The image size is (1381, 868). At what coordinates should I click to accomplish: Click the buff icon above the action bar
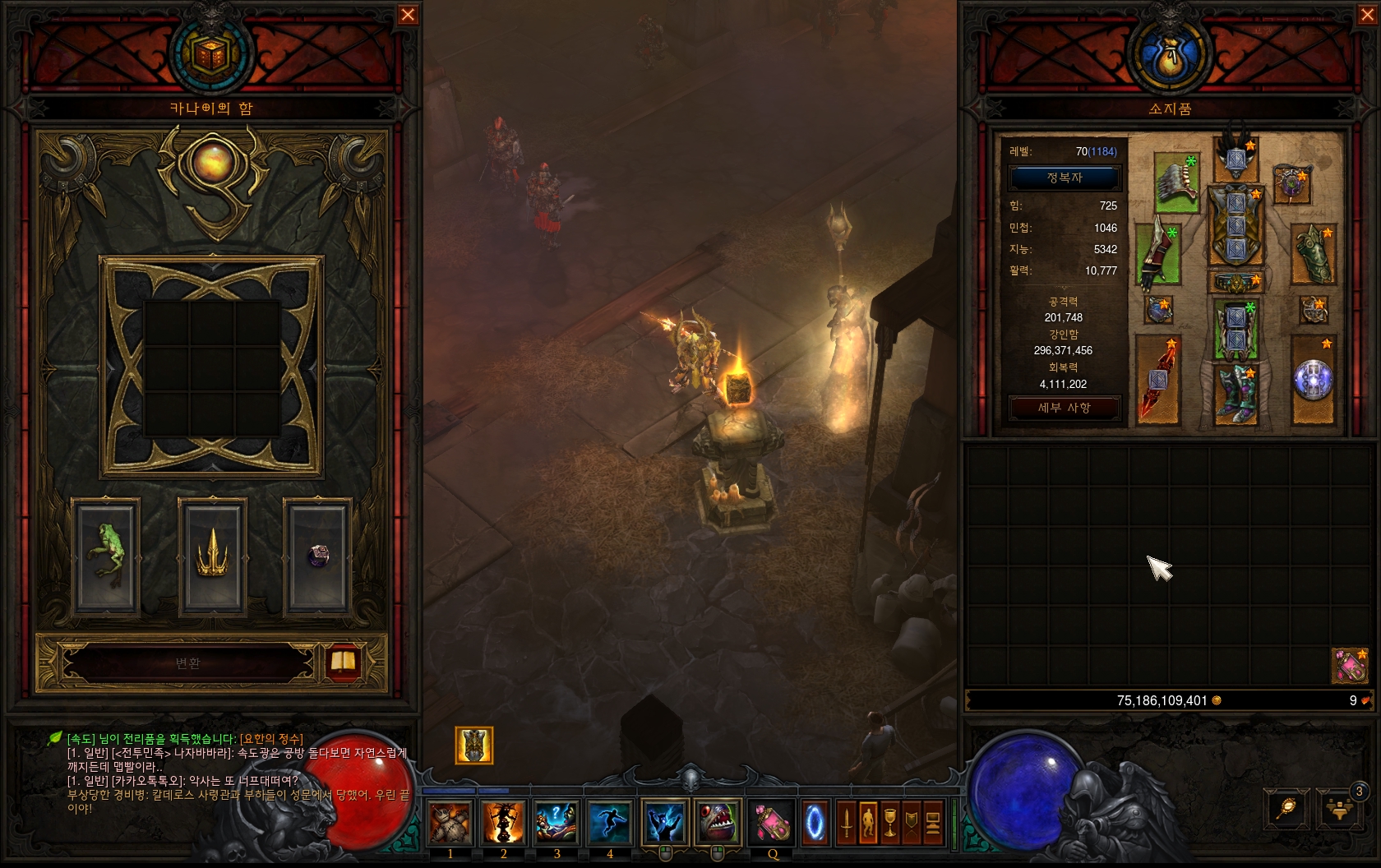(x=474, y=746)
